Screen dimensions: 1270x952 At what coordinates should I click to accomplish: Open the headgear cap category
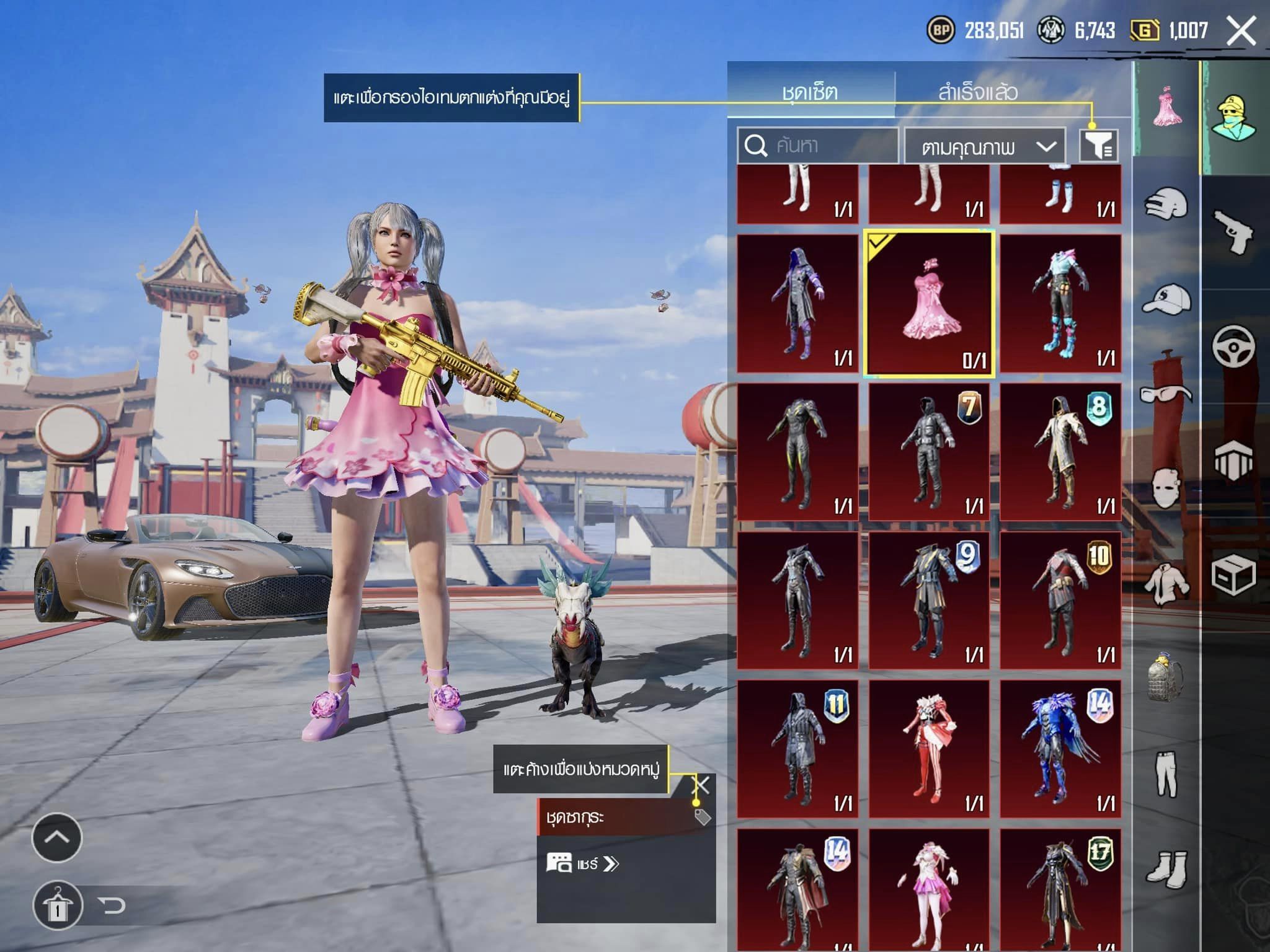1166,300
